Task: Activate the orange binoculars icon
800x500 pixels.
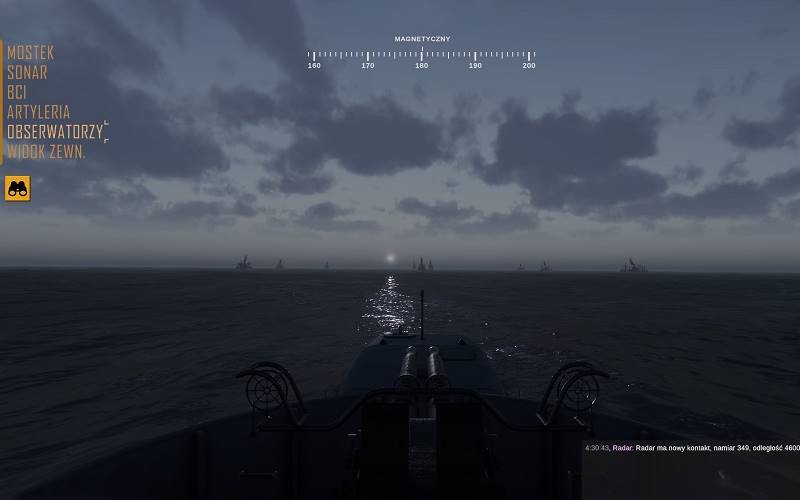Action: click(x=18, y=187)
